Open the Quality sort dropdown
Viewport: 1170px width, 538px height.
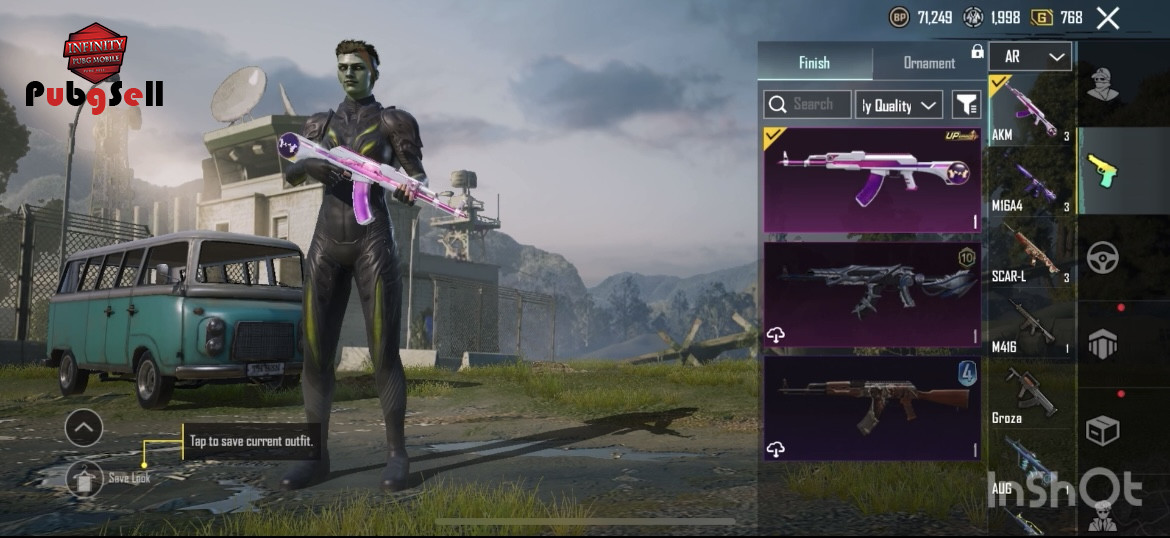(x=899, y=105)
